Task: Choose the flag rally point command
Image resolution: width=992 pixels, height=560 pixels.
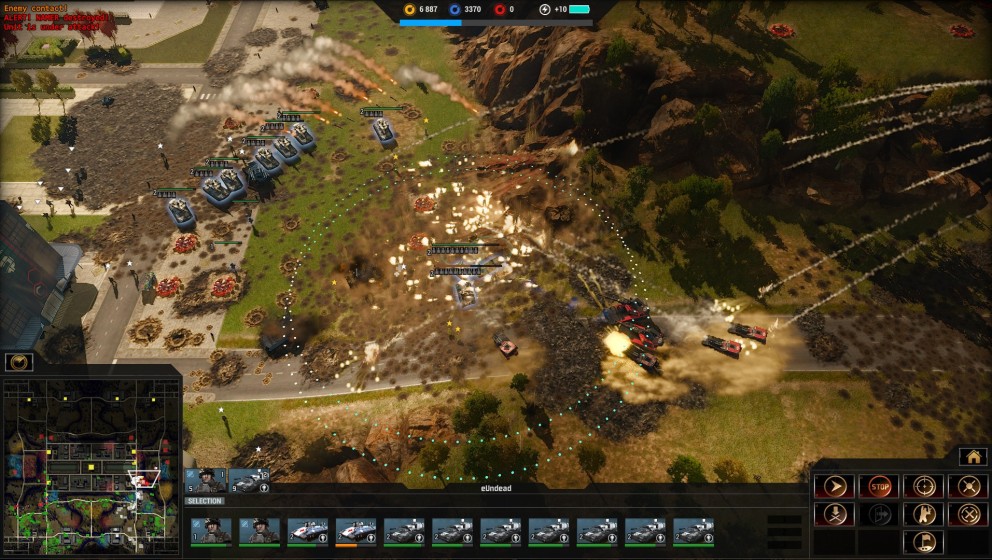Action: tap(923, 541)
